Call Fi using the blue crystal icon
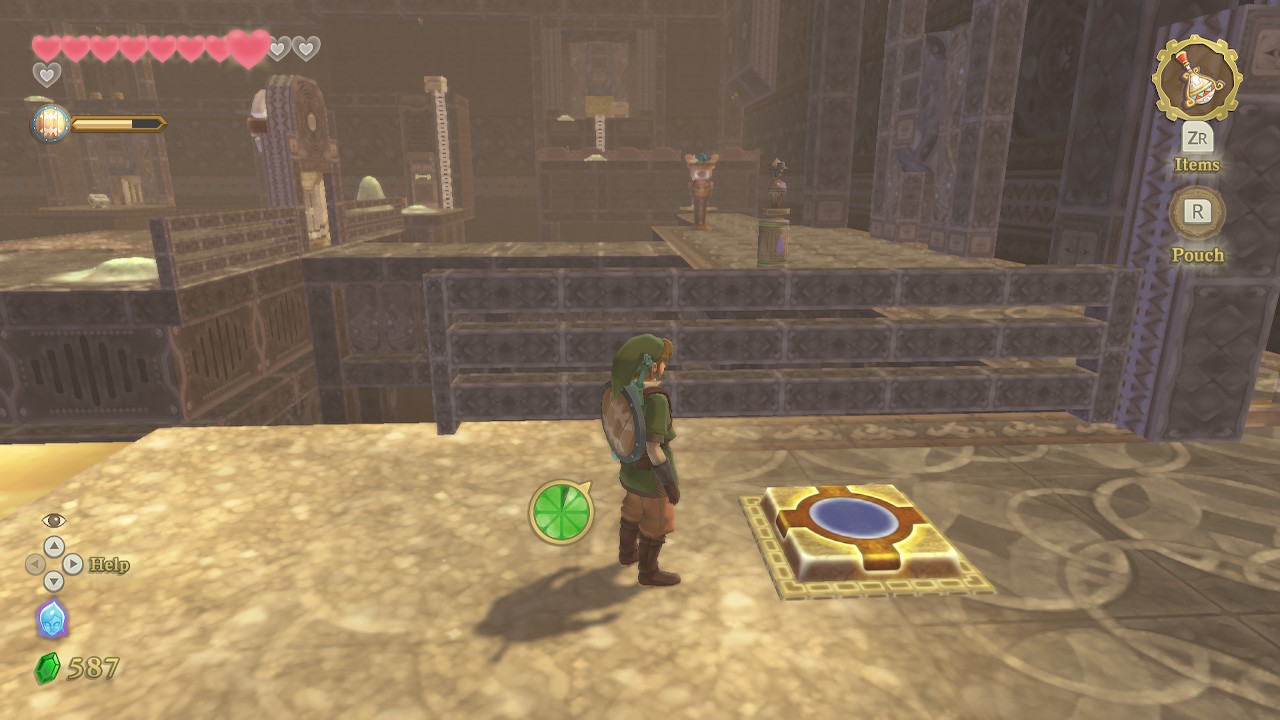This screenshot has height=720, width=1280. point(52,619)
